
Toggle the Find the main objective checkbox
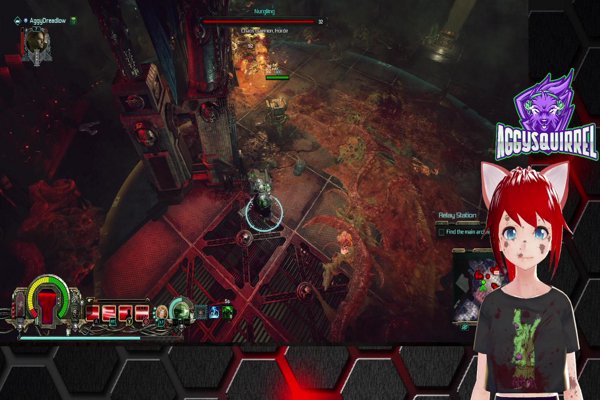pos(440,232)
